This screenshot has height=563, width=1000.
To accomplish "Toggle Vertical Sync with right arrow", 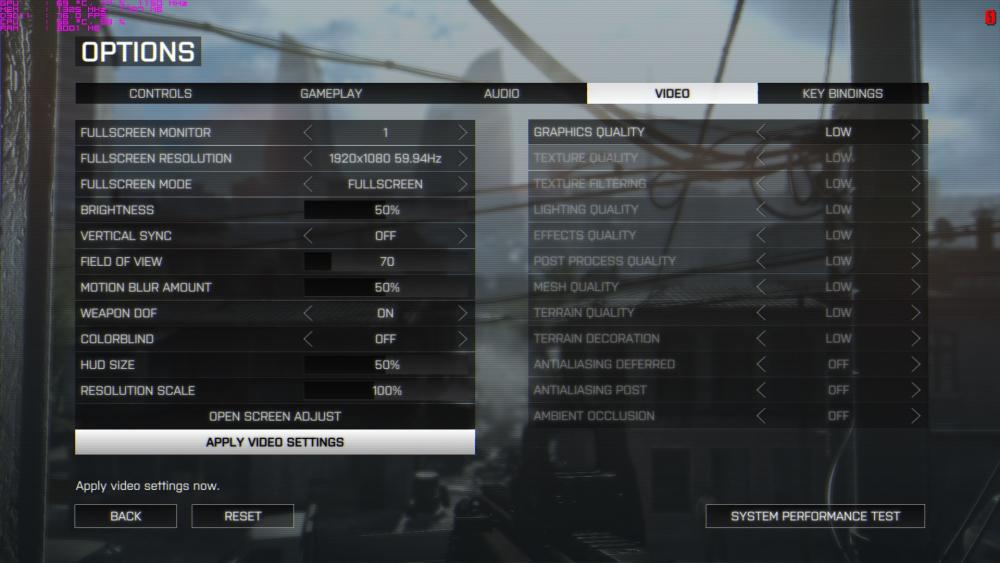I will [x=462, y=236].
